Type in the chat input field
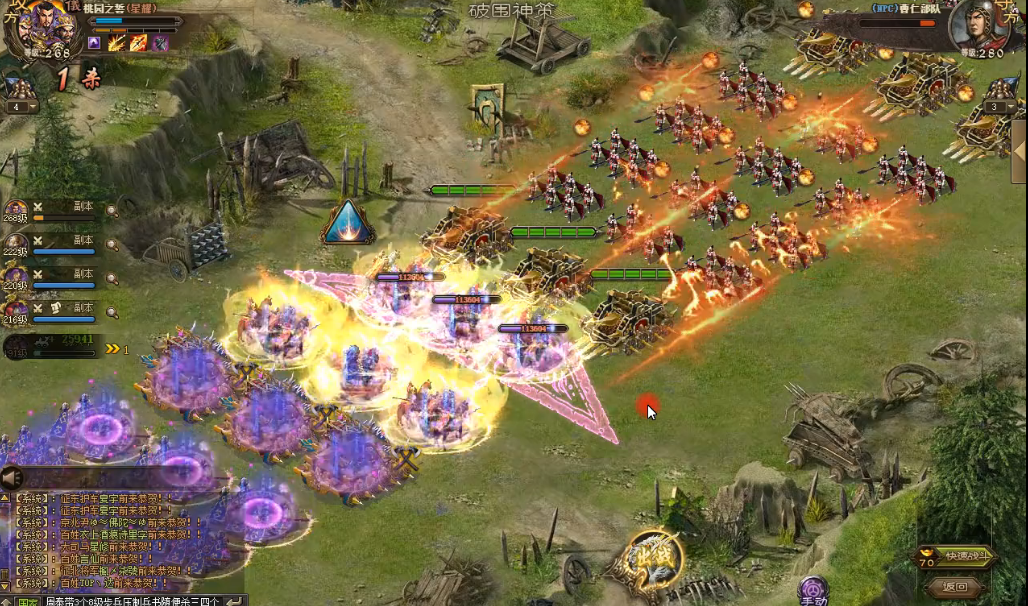The width and height of the screenshot is (1028, 606). [x=130, y=600]
